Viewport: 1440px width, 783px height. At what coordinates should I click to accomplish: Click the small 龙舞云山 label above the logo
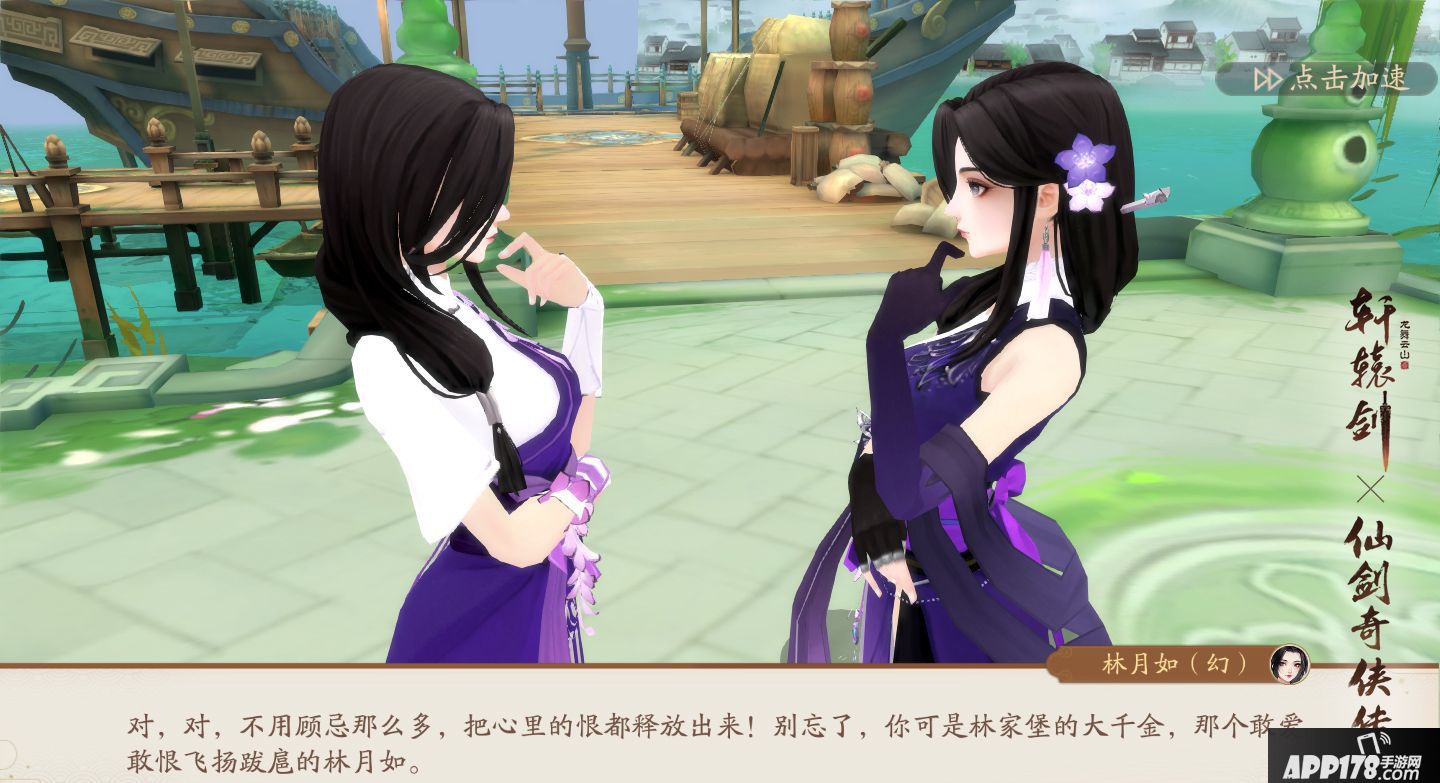[1403, 338]
